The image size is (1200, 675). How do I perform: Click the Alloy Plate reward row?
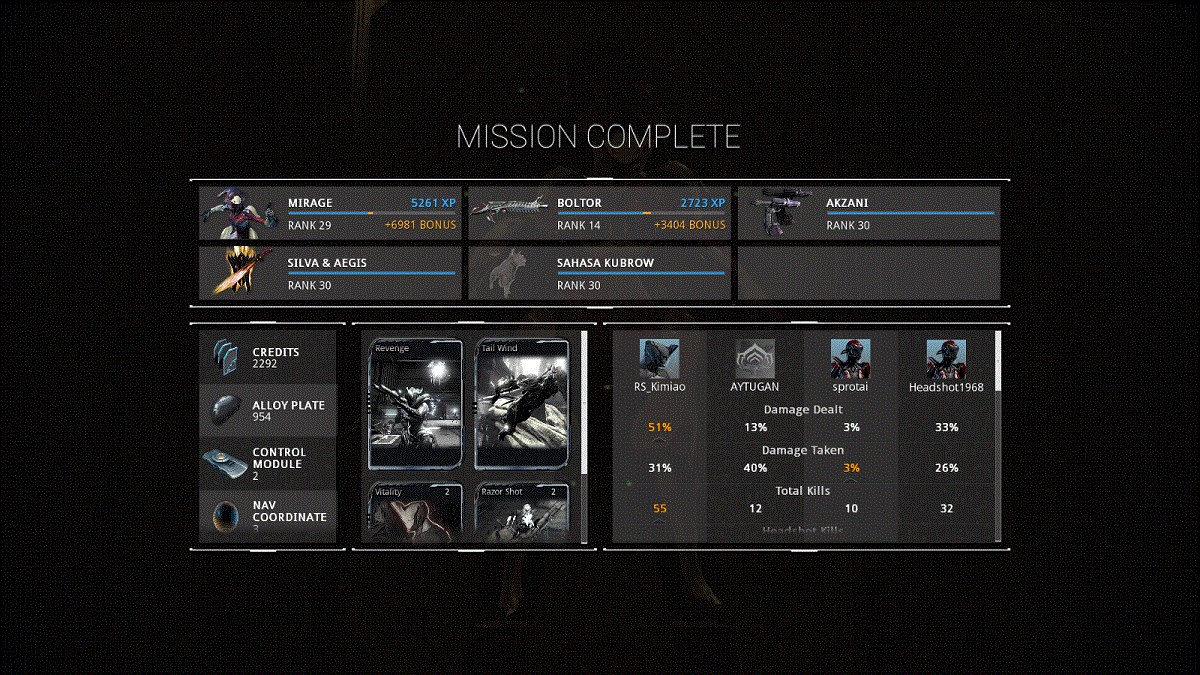pyautogui.click(x=268, y=411)
